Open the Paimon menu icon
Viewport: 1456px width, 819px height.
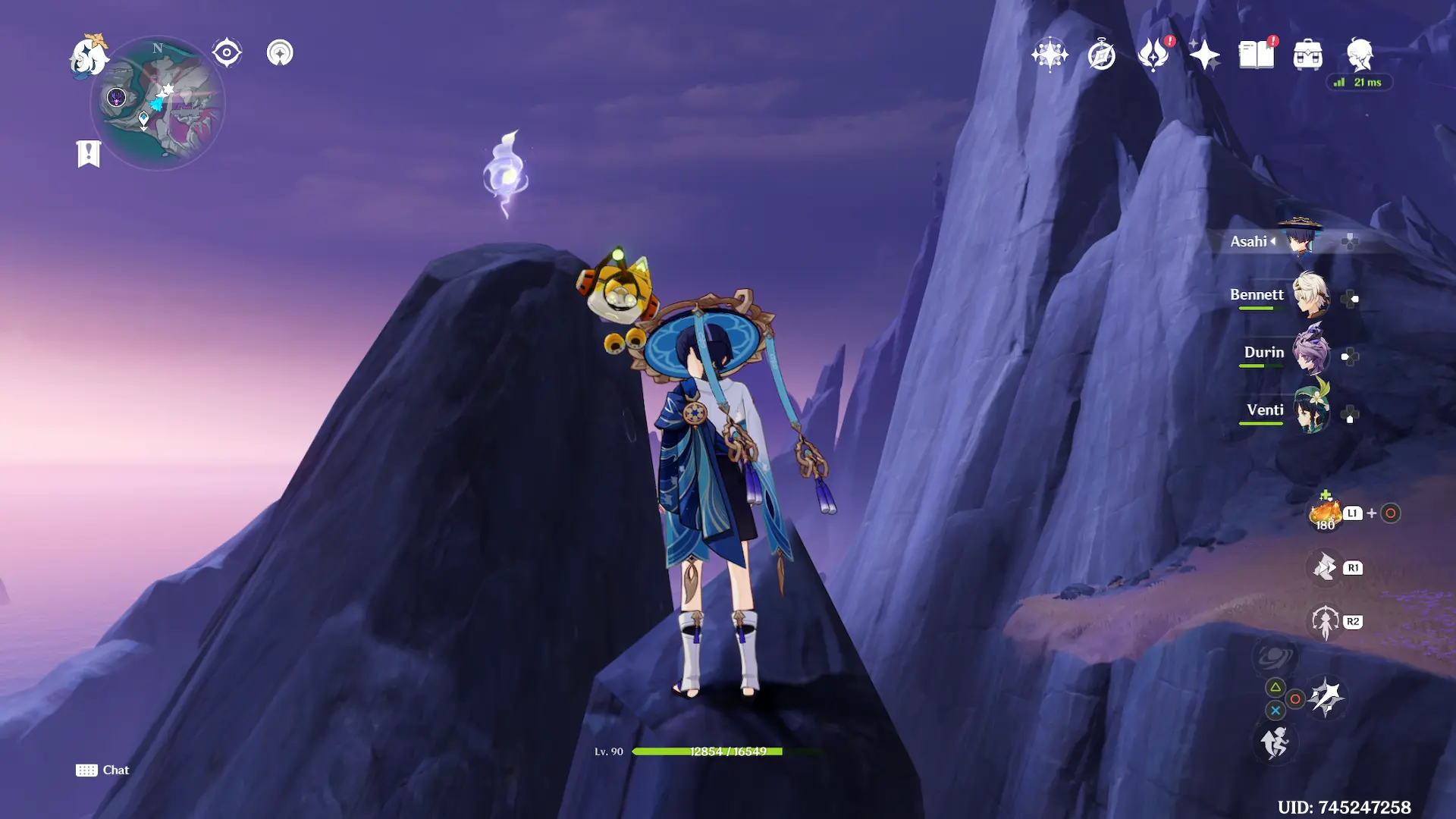[89, 56]
